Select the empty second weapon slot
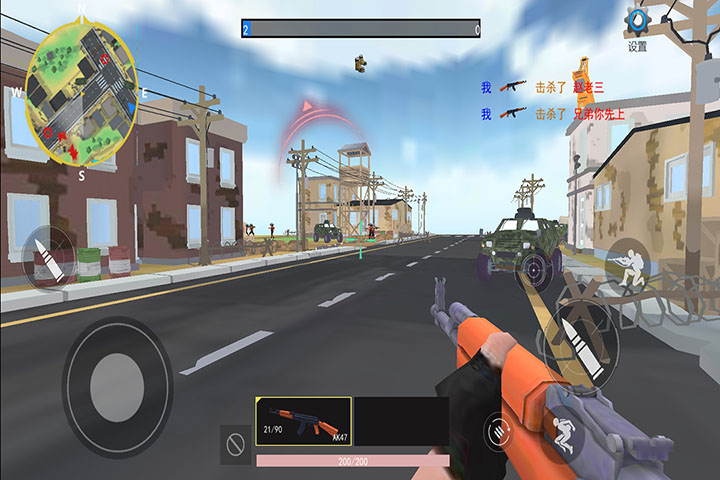The height and width of the screenshot is (480, 720). click(x=400, y=421)
